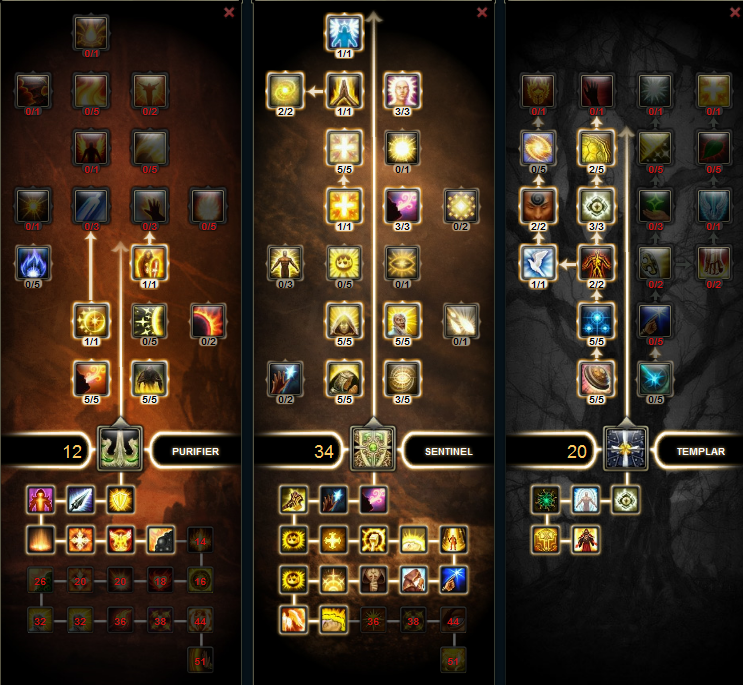The image size is (743, 685).
Task: Close the Purifier soul tree panel
Action: 229,13
